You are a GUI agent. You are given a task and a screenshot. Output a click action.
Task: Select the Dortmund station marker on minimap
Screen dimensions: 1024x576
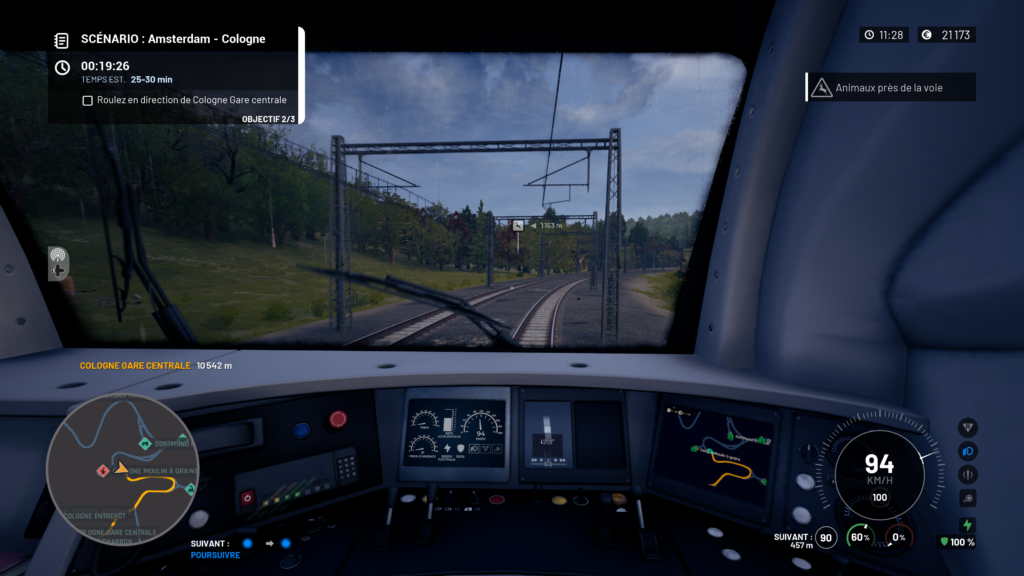(146, 443)
